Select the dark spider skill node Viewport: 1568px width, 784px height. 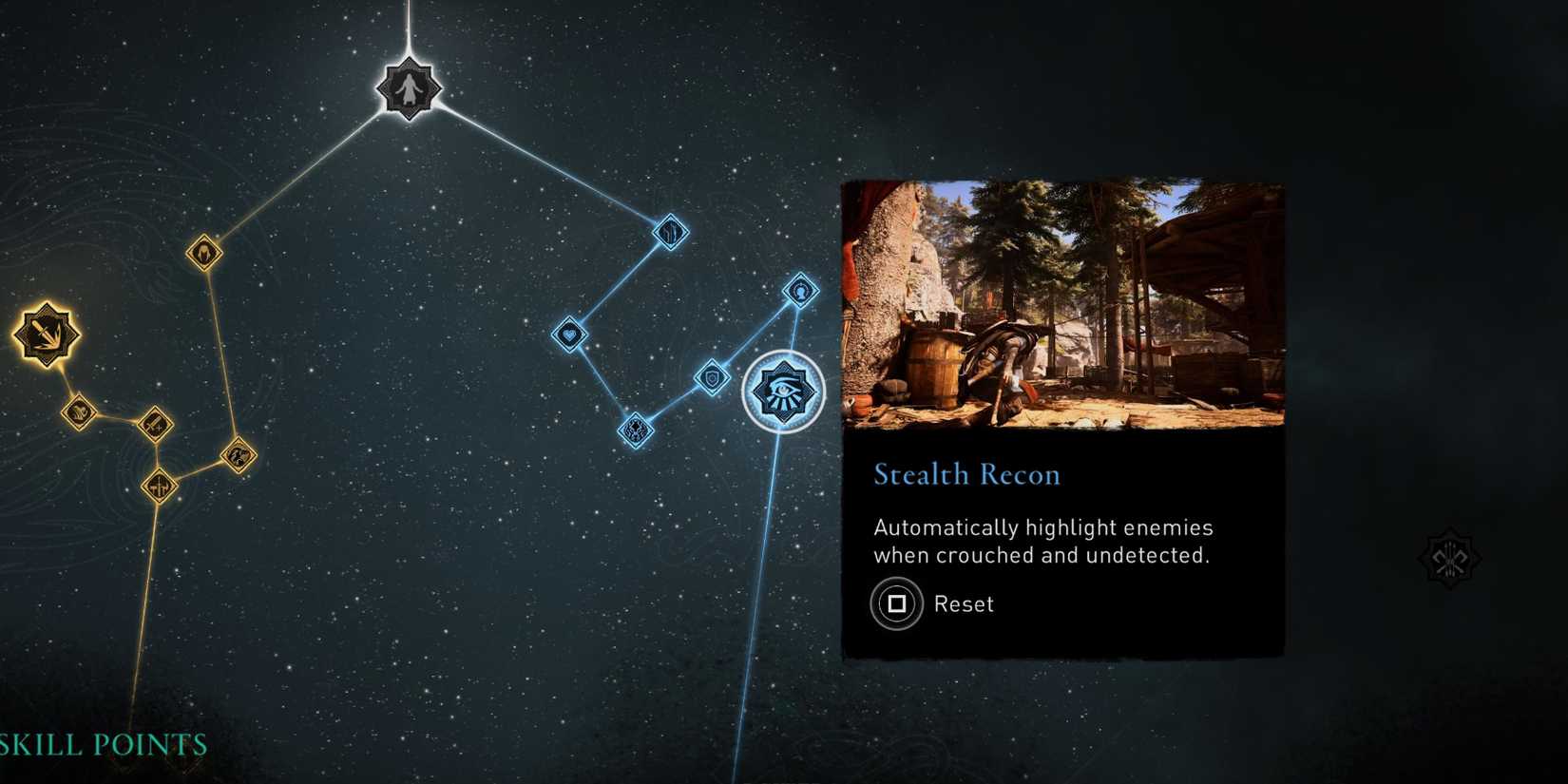coord(636,430)
